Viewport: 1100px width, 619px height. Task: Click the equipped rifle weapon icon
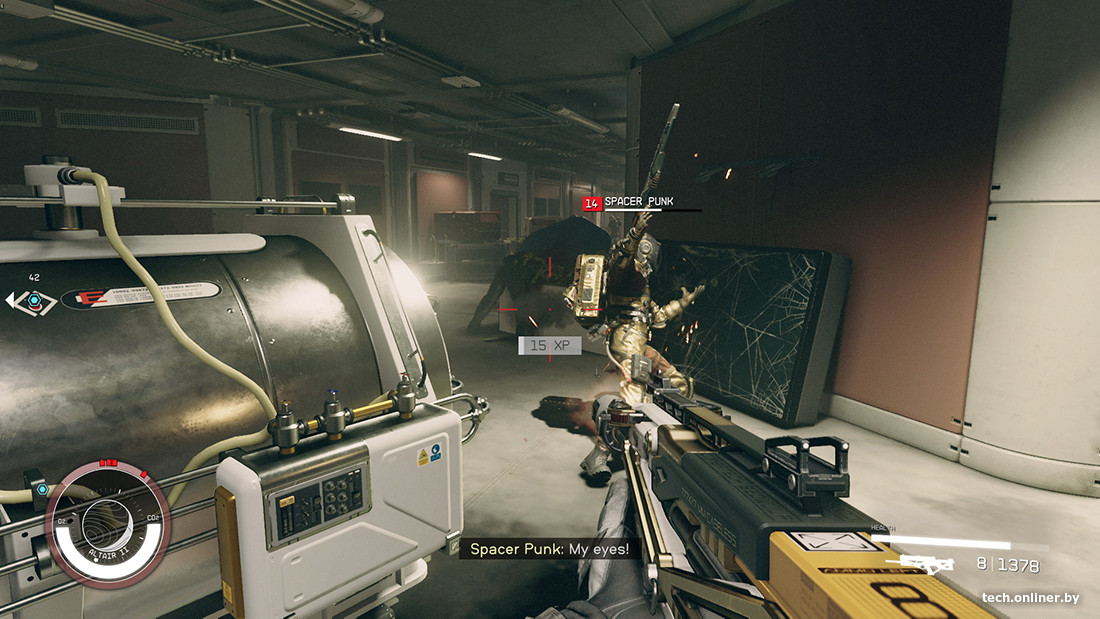click(x=926, y=565)
